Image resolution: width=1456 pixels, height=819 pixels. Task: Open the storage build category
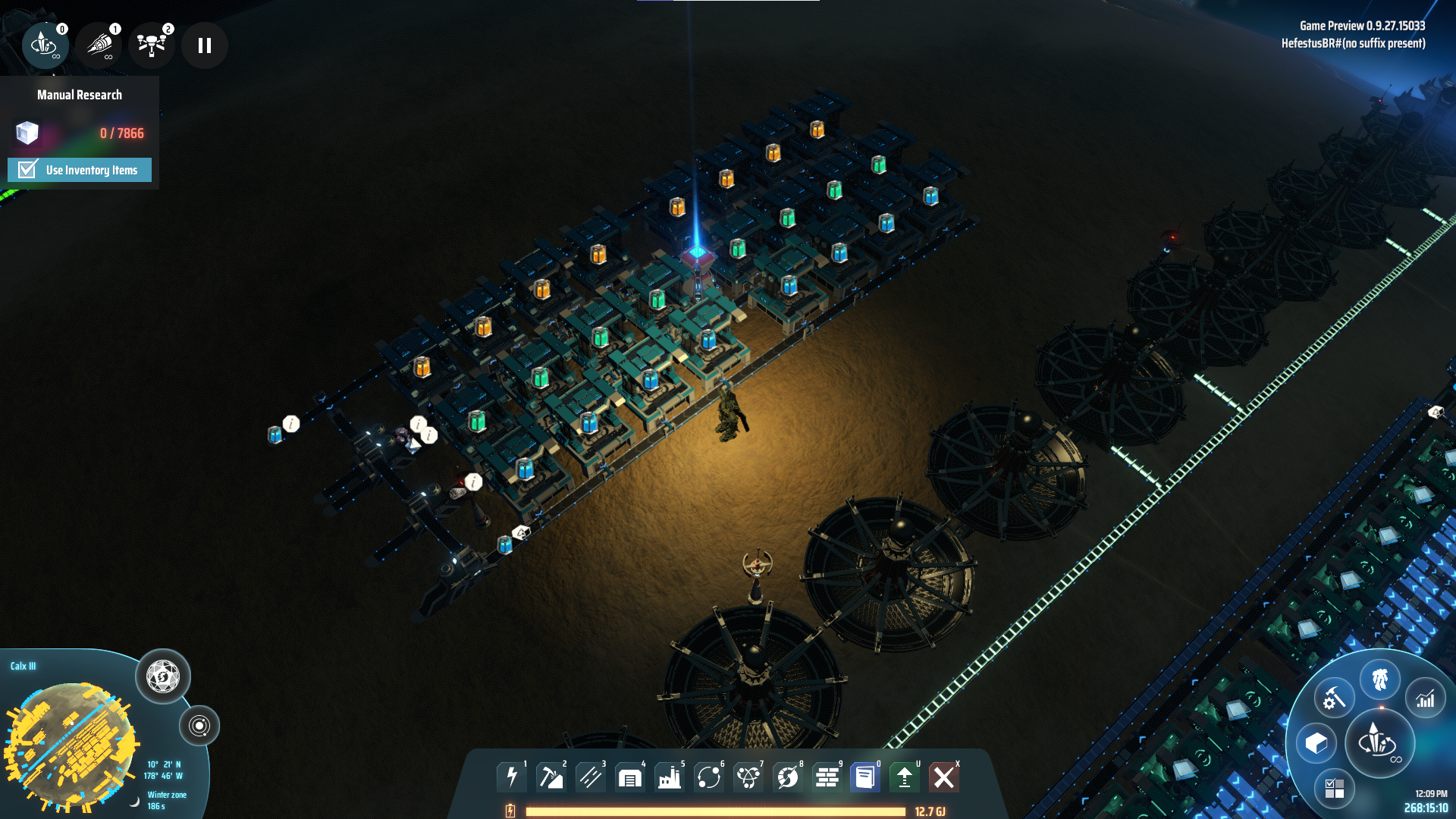coord(630,777)
